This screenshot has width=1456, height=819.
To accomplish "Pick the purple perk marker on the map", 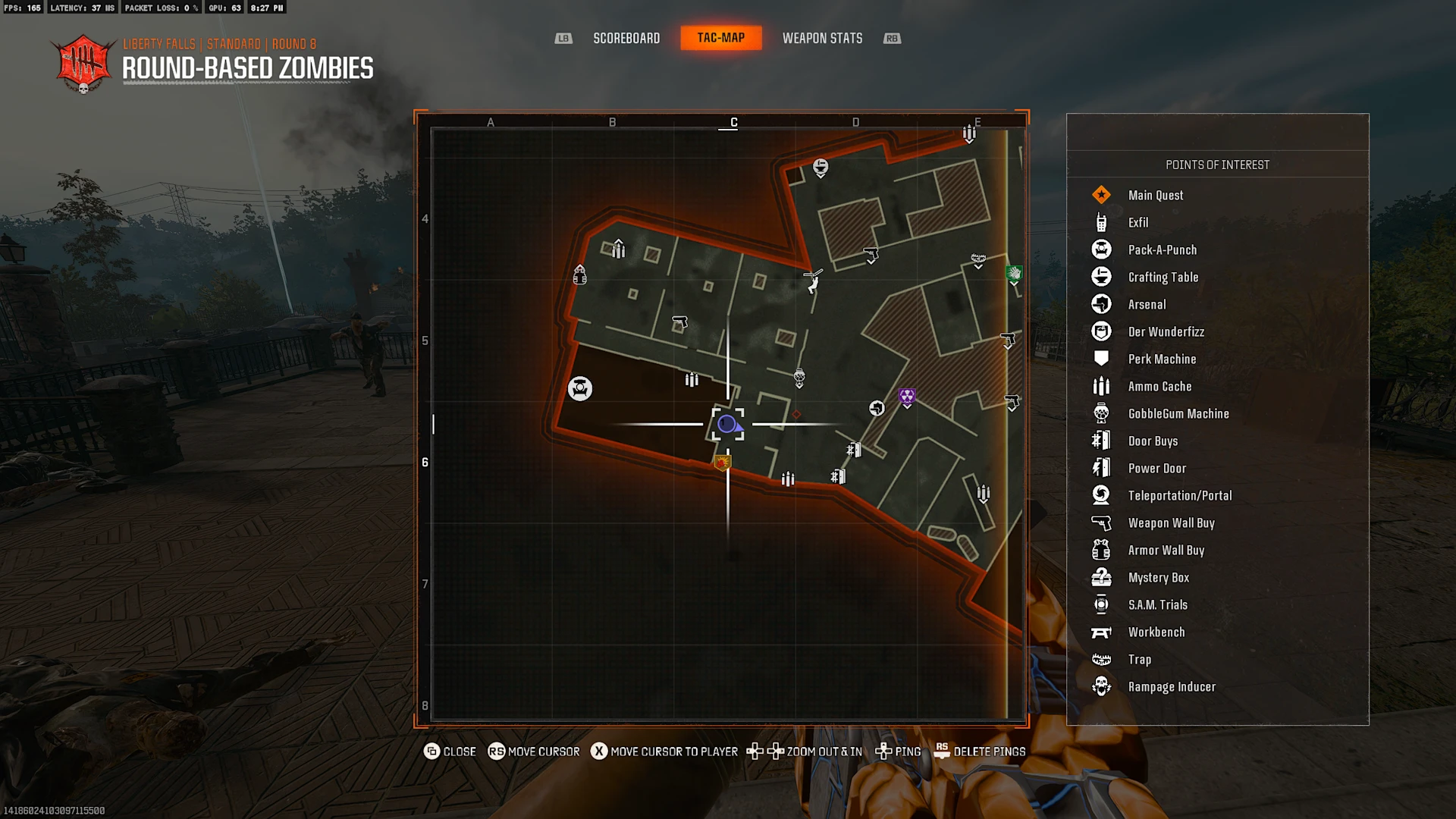I will 907,397.
